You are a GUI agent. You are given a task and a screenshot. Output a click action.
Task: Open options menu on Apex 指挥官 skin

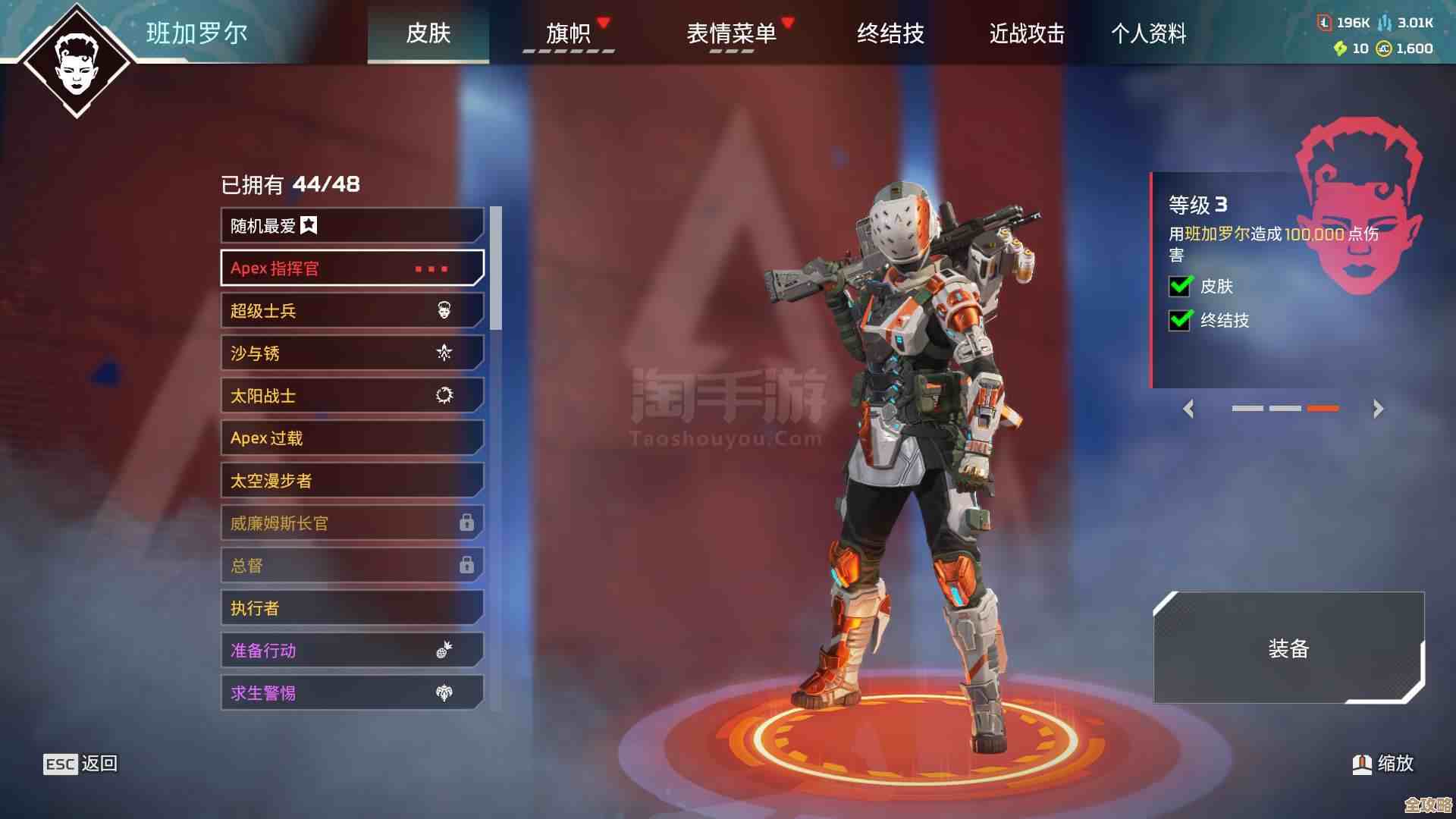(431, 268)
